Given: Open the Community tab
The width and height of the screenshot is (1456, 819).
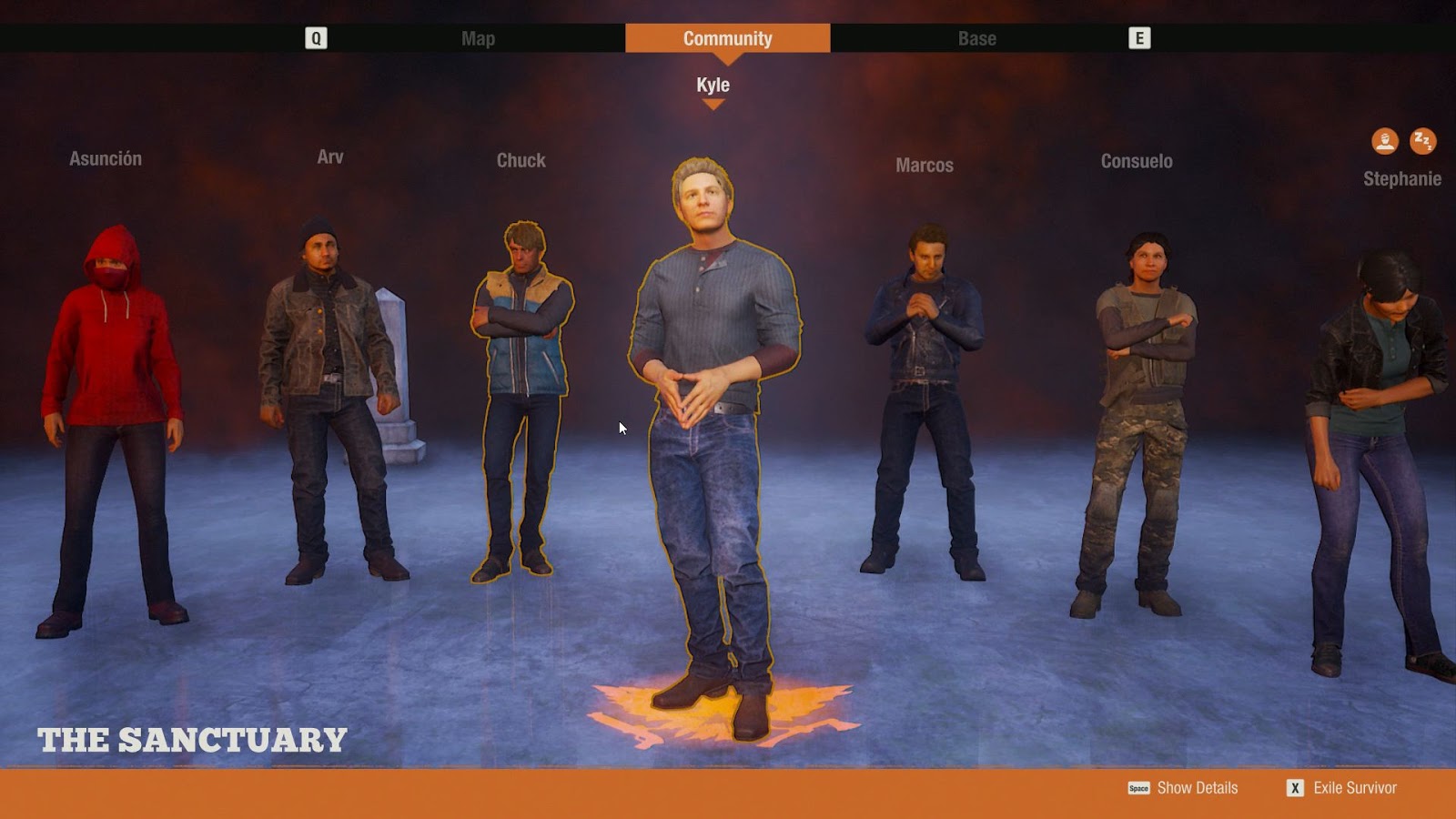Looking at the screenshot, I should pyautogui.click(x=726, y=38).
